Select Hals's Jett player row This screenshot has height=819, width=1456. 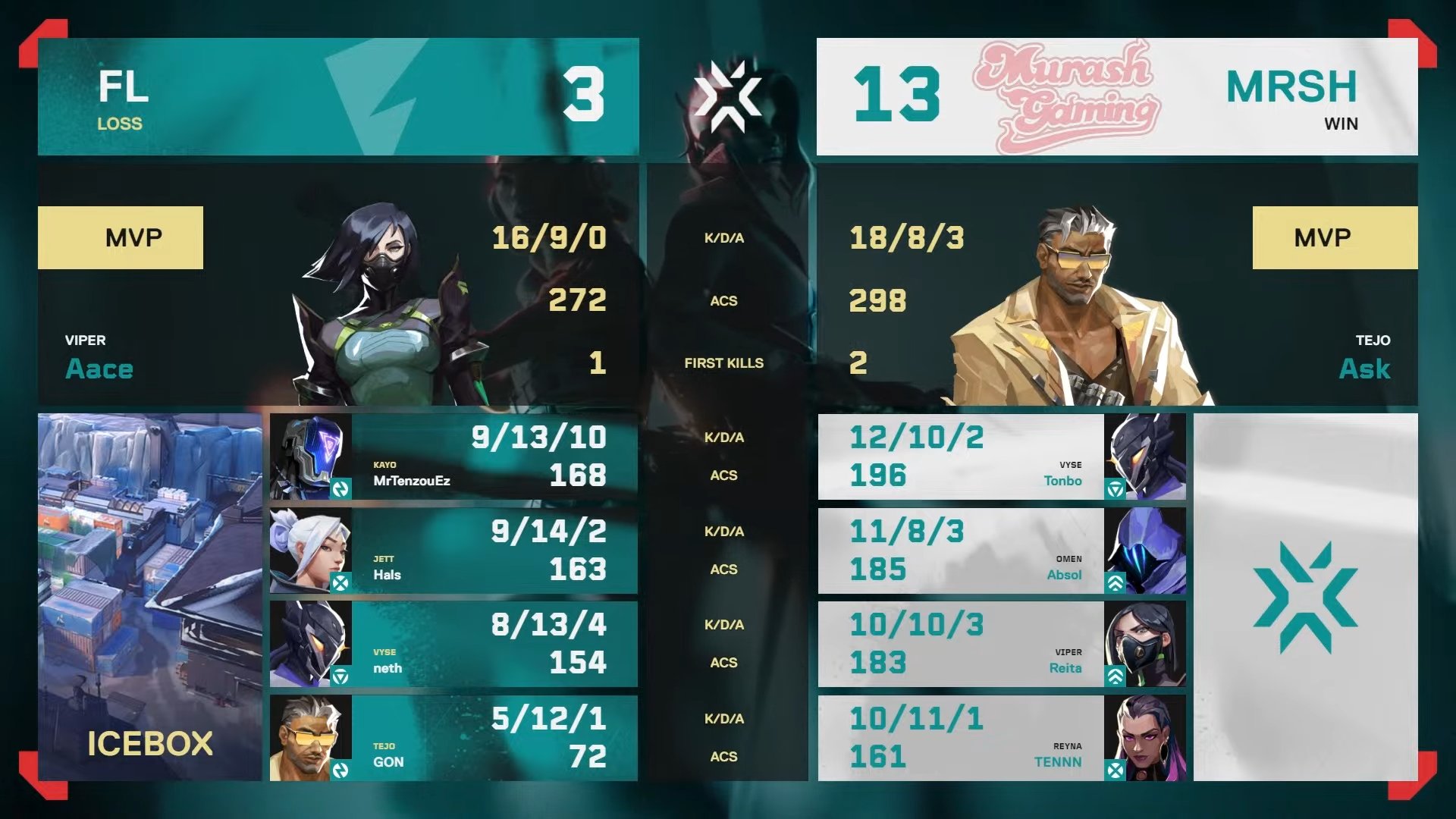(x=453, y=551)
